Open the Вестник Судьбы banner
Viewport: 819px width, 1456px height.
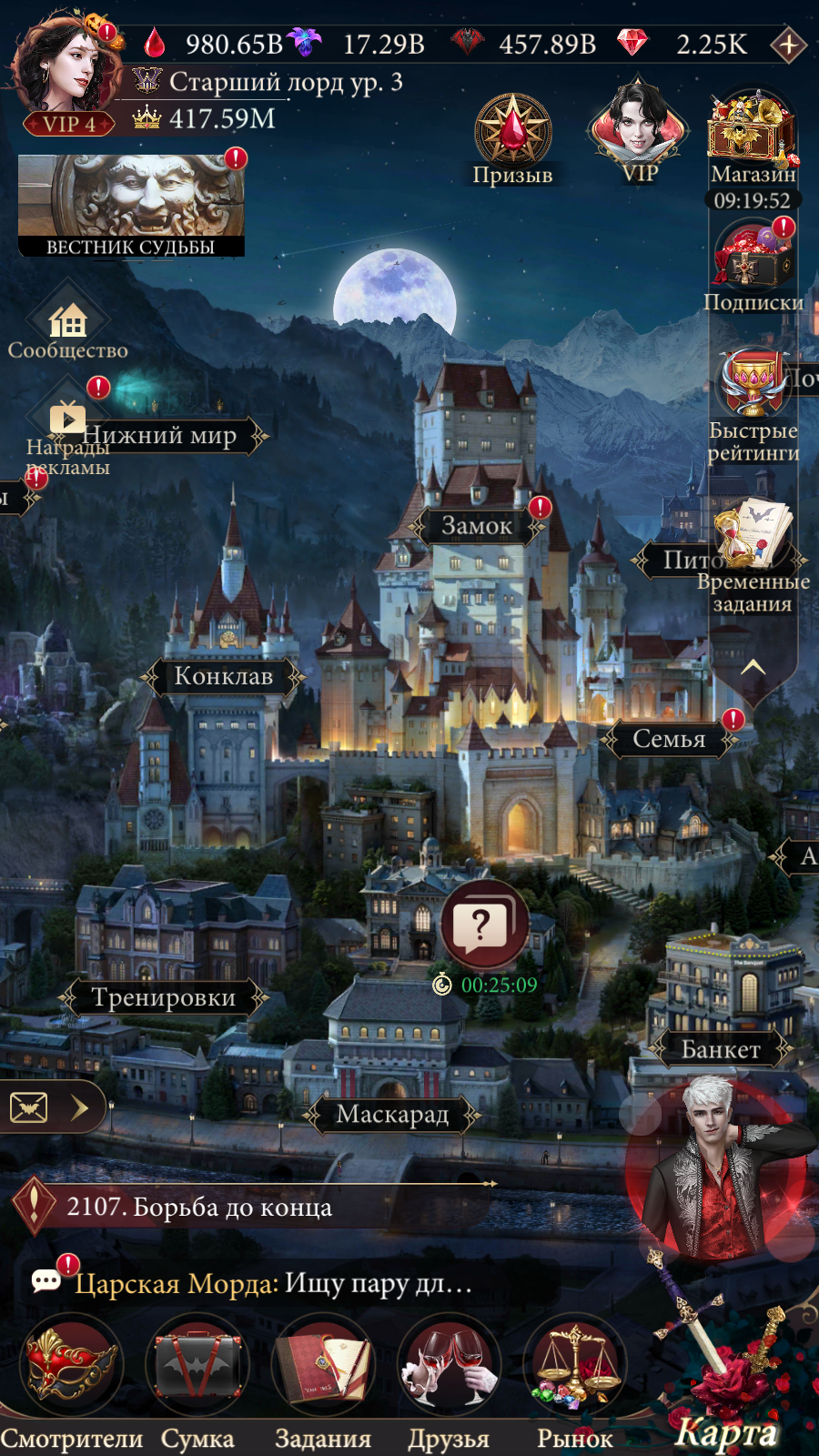[131, 206]
